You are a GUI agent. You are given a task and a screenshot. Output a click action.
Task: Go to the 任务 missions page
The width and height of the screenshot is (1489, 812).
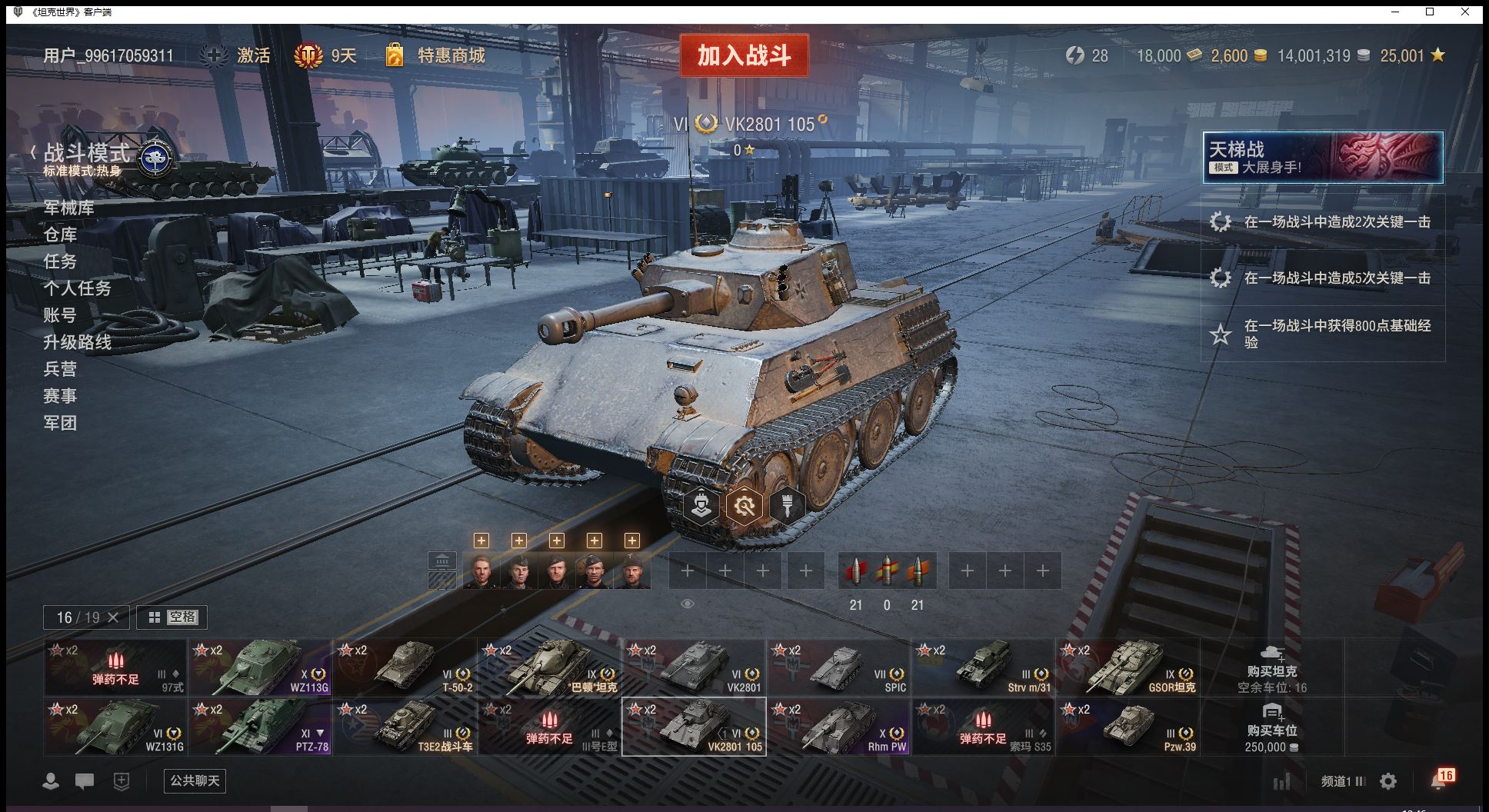tap(60, 261)
